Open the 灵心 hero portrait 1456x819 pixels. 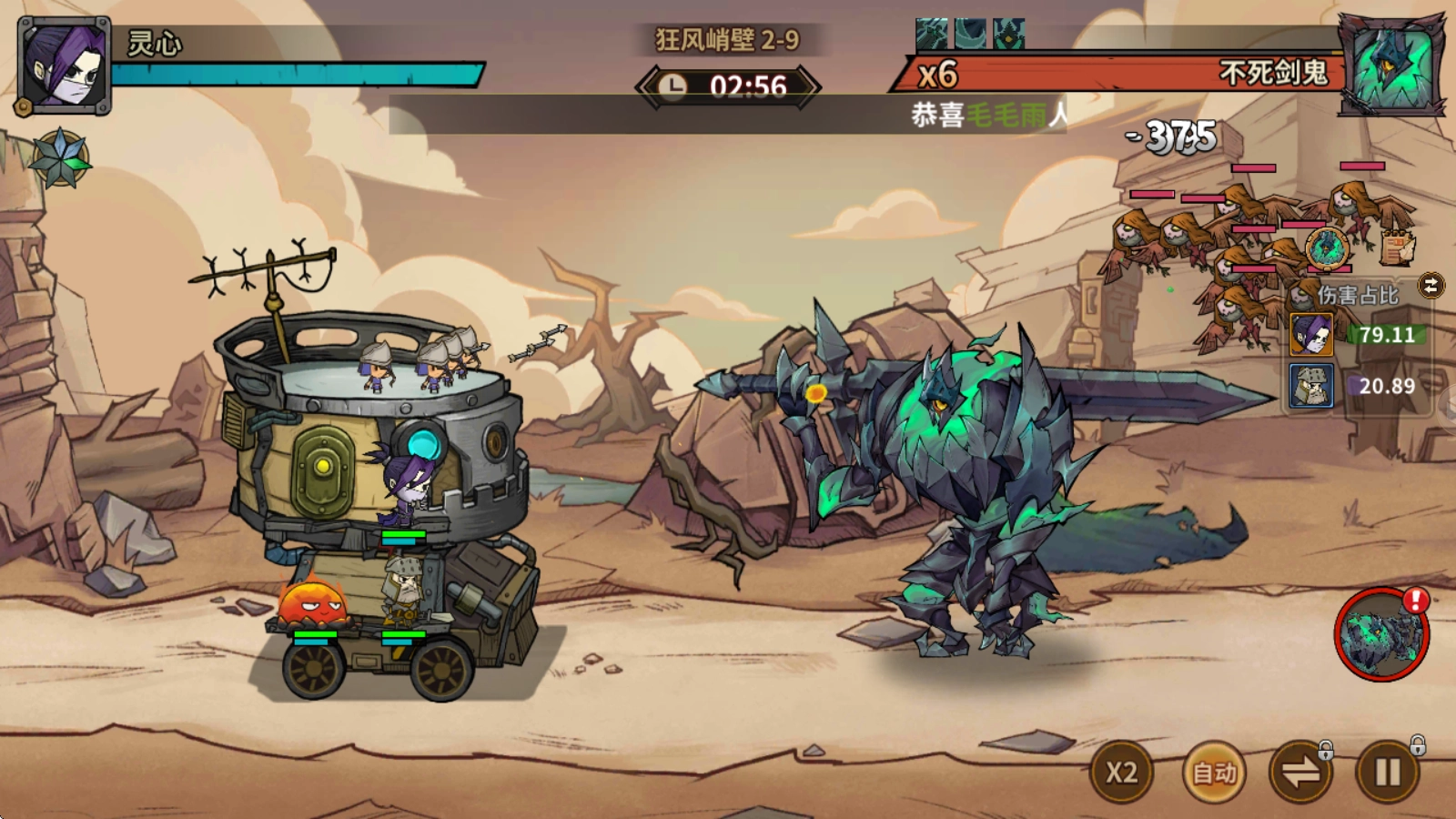[x=64, y=66]
